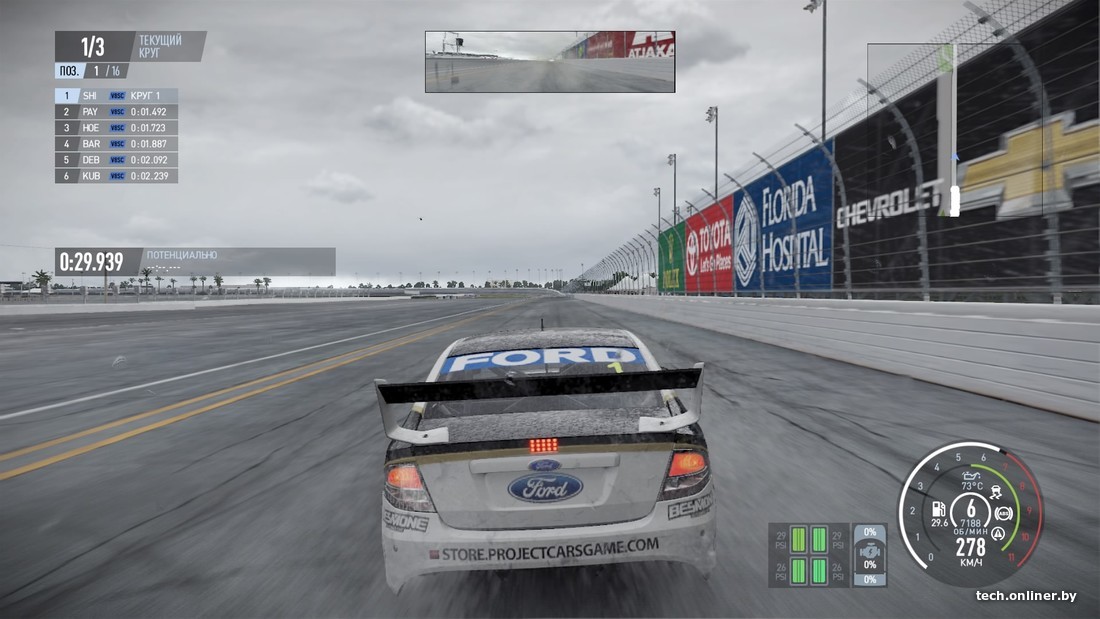1100x619 pixels.
Task: Select the KUB leaderboard entry
Action: (116, 176)
